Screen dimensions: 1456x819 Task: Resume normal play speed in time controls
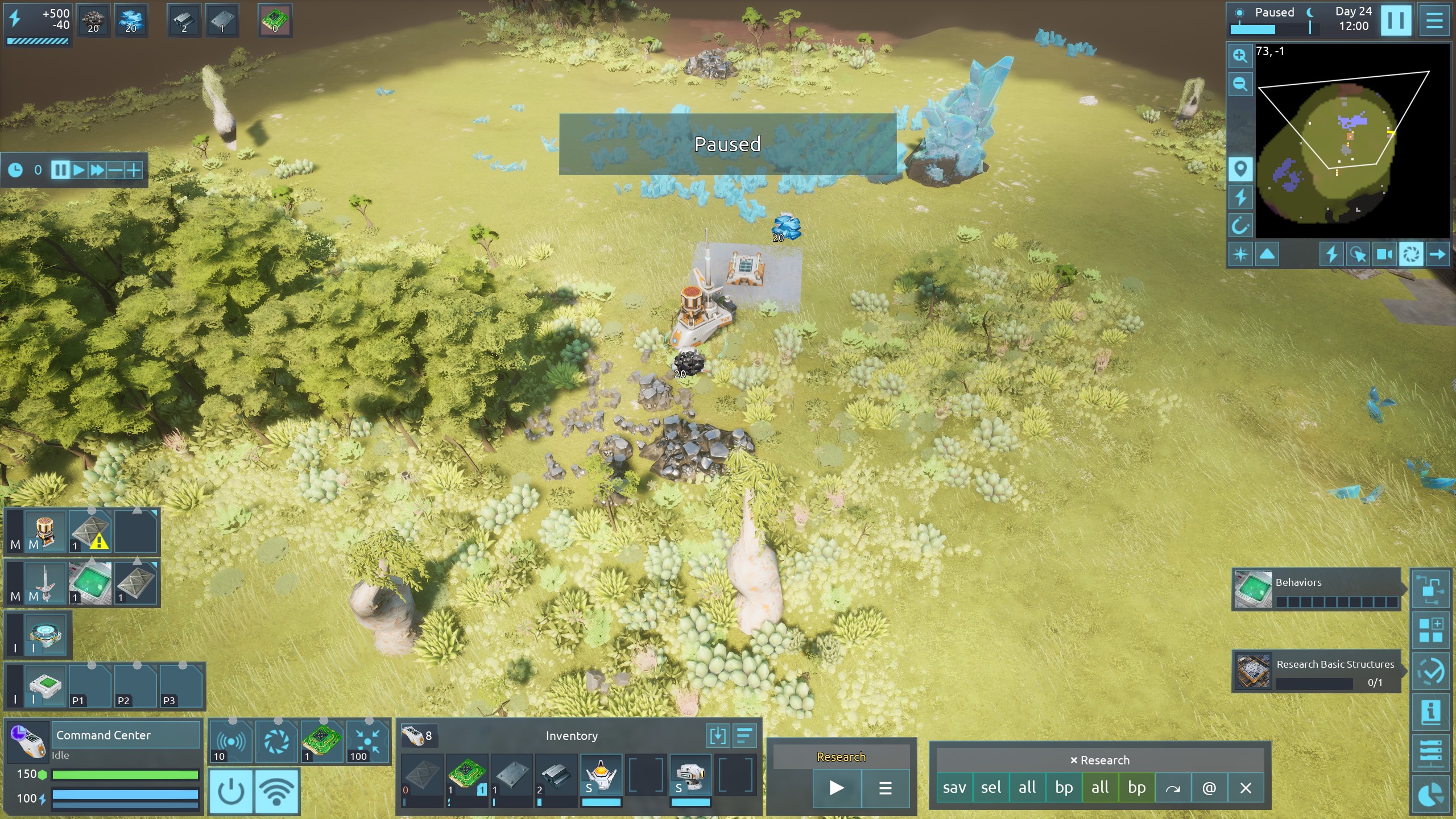[79, 170]
